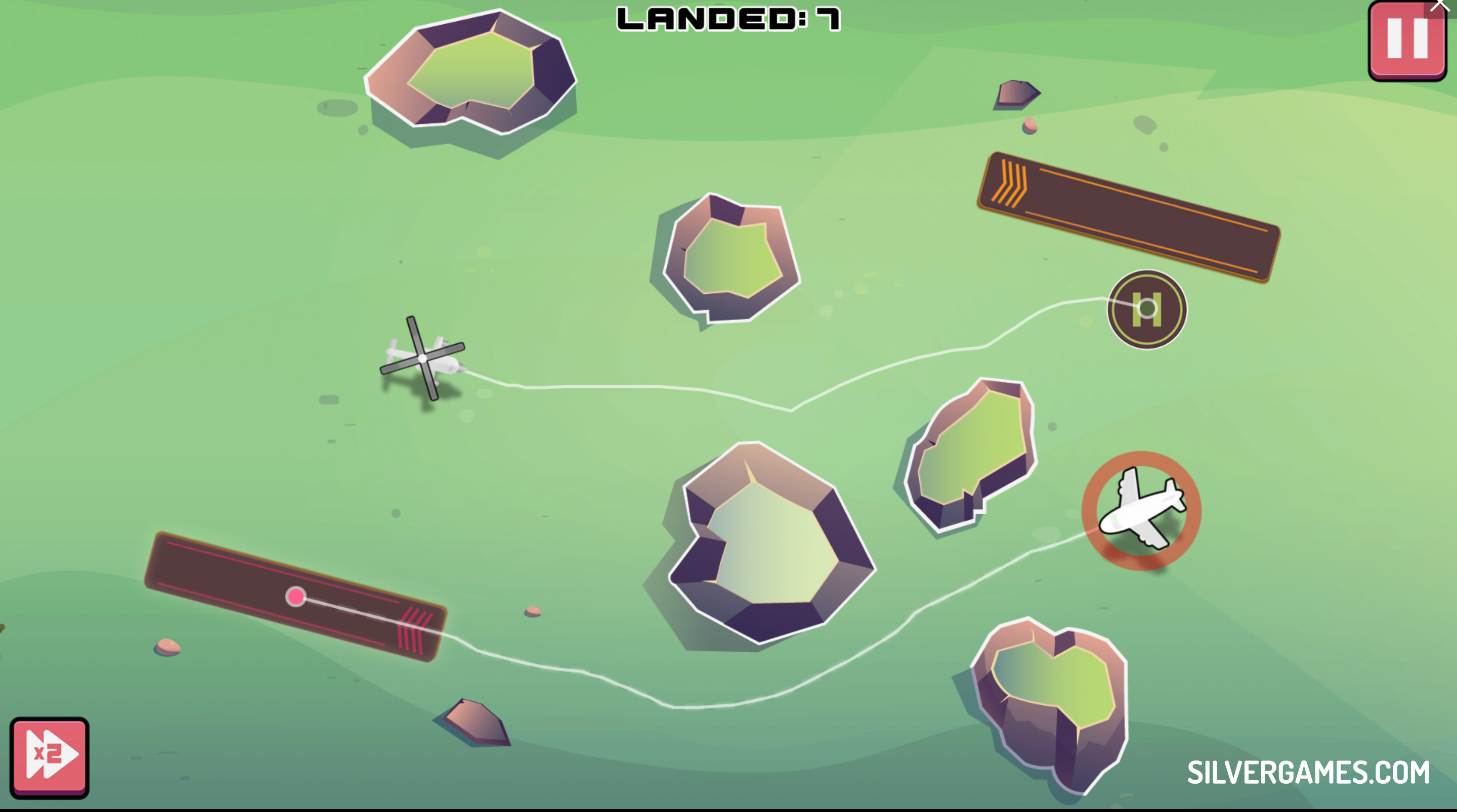Select the white helicopter
This screenshot has width=1457, height=812.
tap(423, 358)
